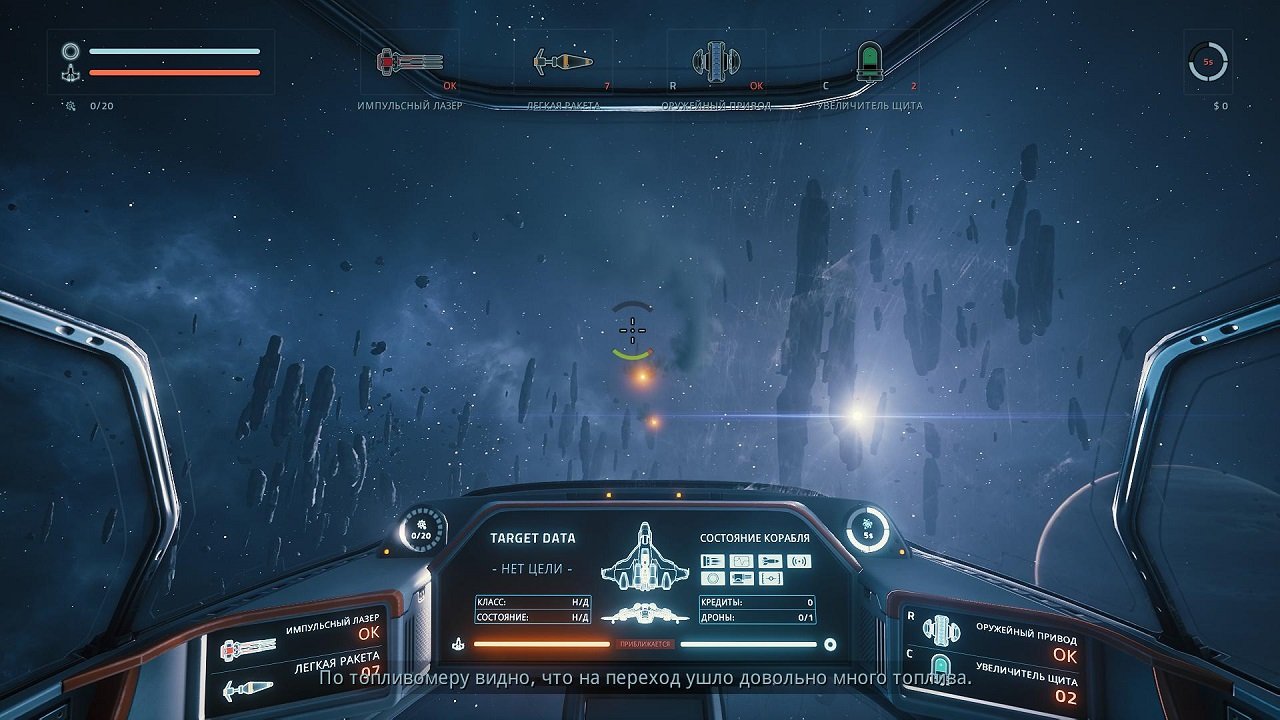Select the impulse laser icon at top

410,60
